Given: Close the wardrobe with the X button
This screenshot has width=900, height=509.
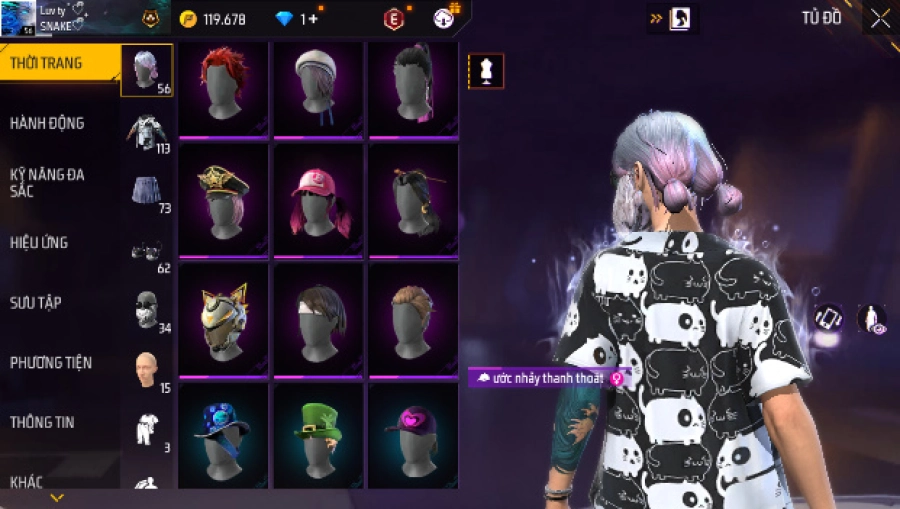Looking at the screenshot, I should pos(880,19).
